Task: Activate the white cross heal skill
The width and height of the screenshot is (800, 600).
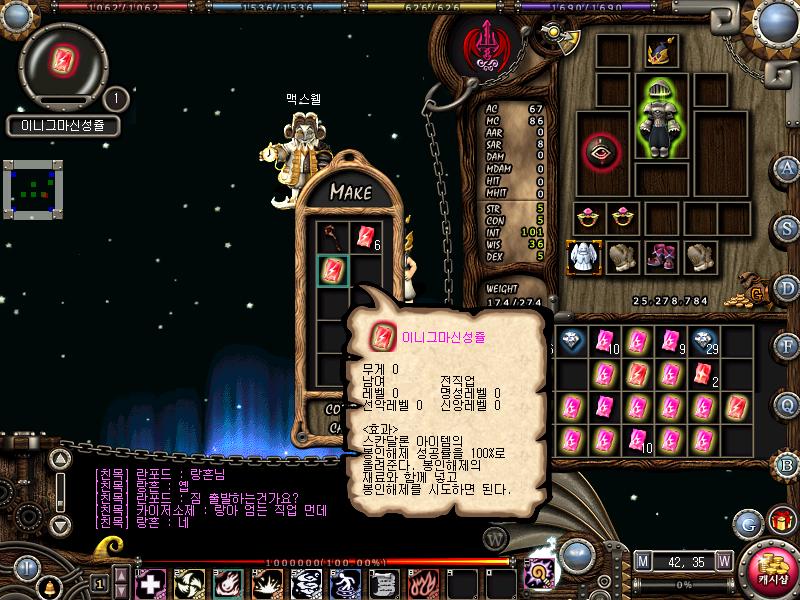Action: [x=150, y=582]
